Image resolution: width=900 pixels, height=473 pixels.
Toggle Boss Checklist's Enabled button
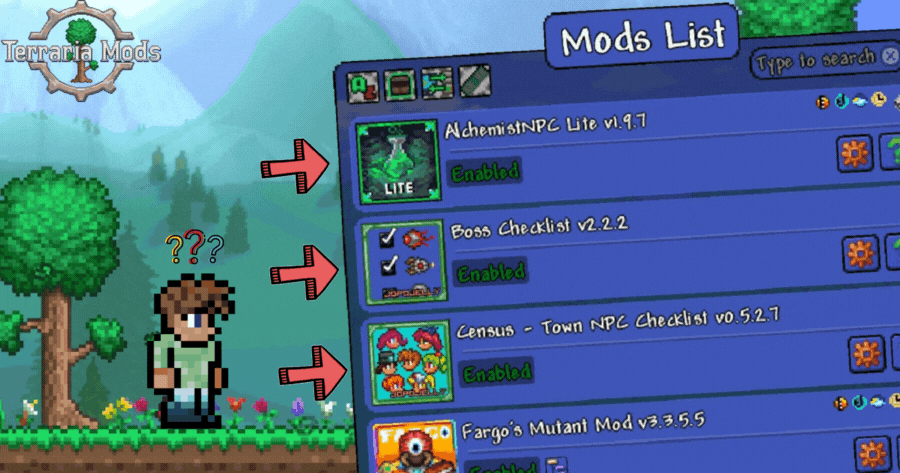click(x=488, y=272)
